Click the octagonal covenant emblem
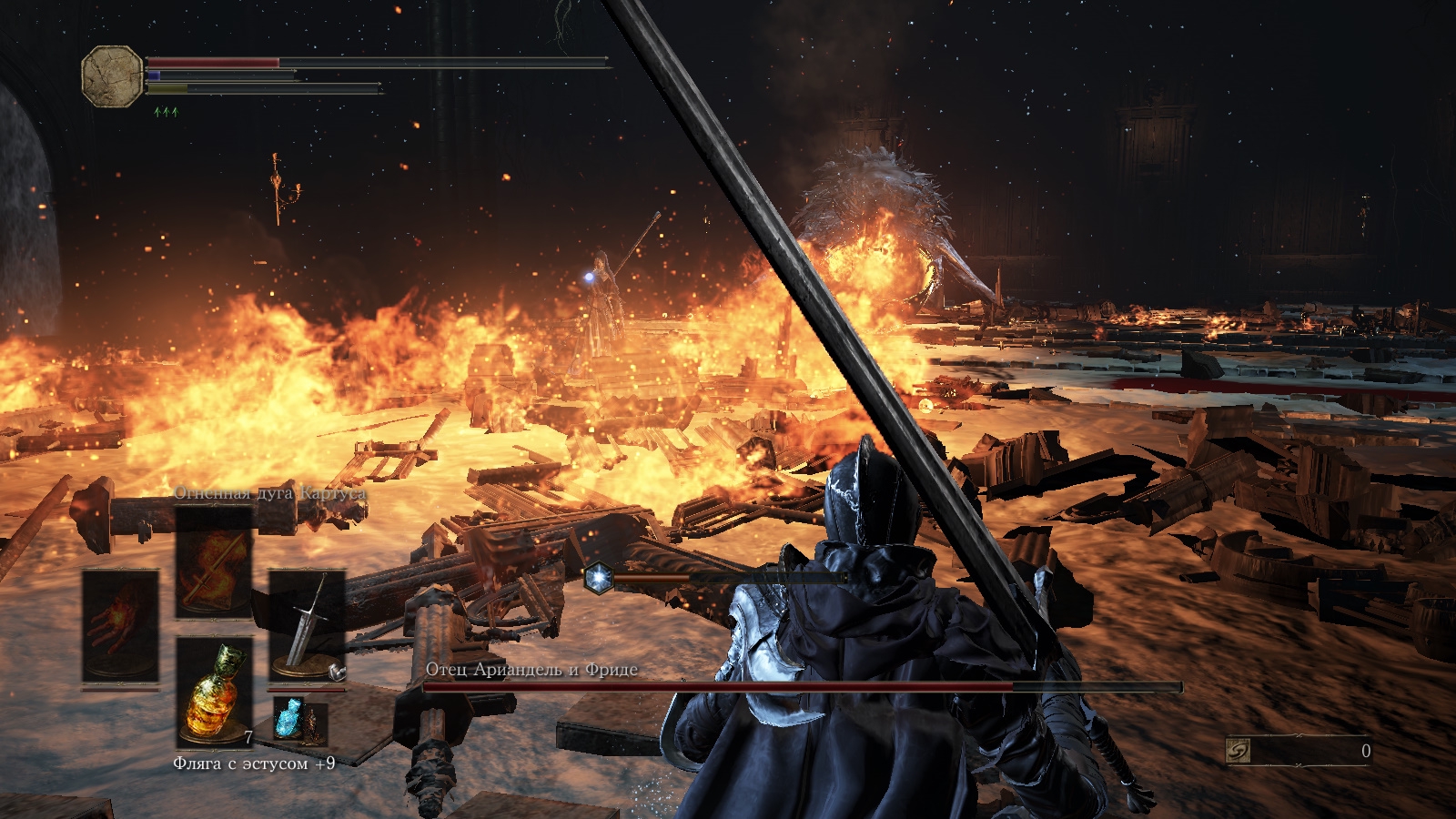The image size is (1456, 819). pyautogui.click(x=112, y=76)
